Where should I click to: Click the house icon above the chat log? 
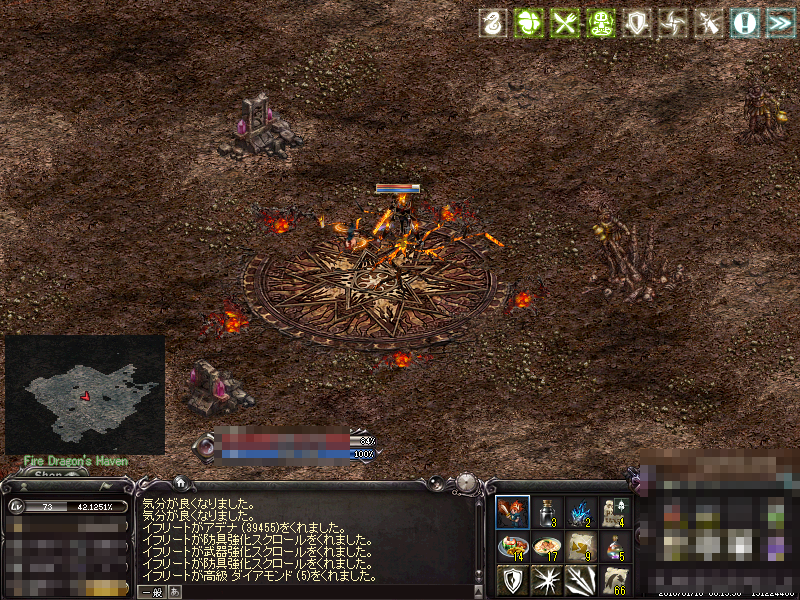tap(179, 482)
